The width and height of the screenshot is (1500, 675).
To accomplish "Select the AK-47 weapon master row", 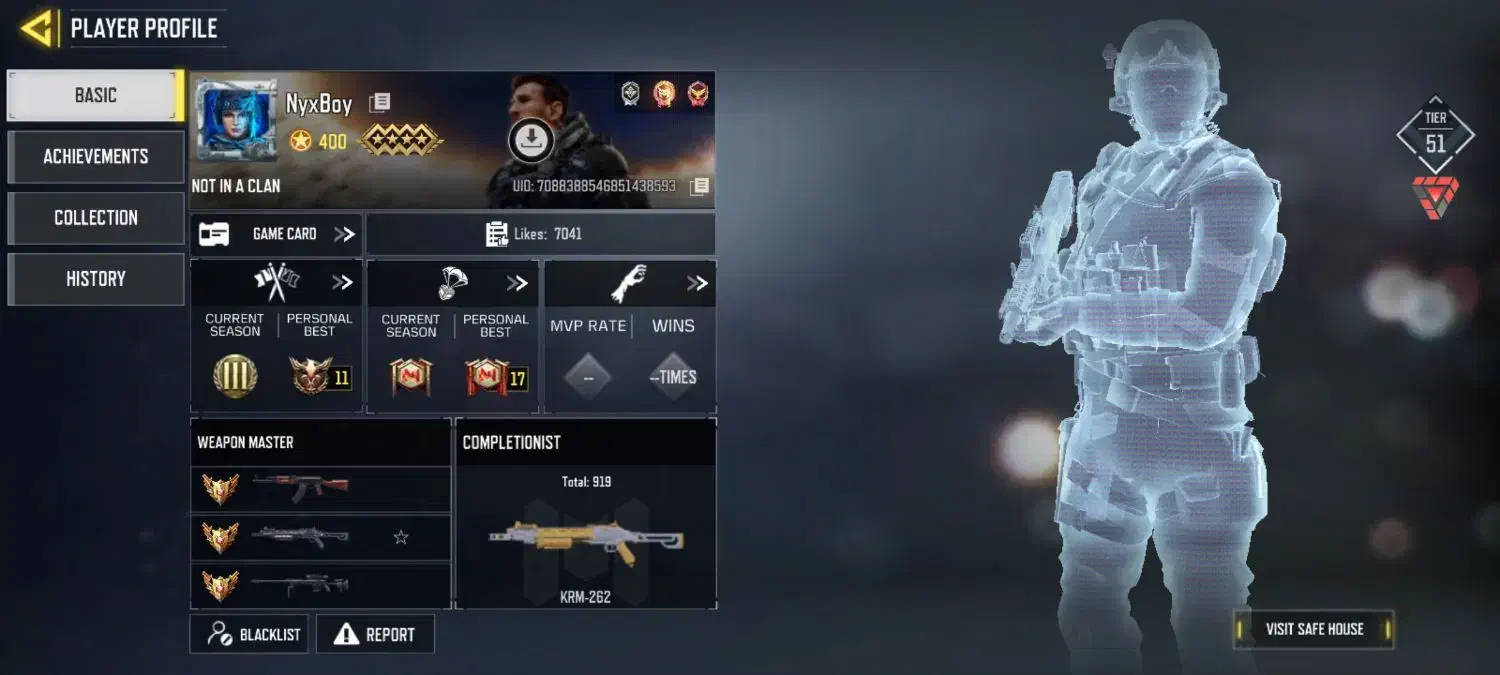I will tap(320, 489).
